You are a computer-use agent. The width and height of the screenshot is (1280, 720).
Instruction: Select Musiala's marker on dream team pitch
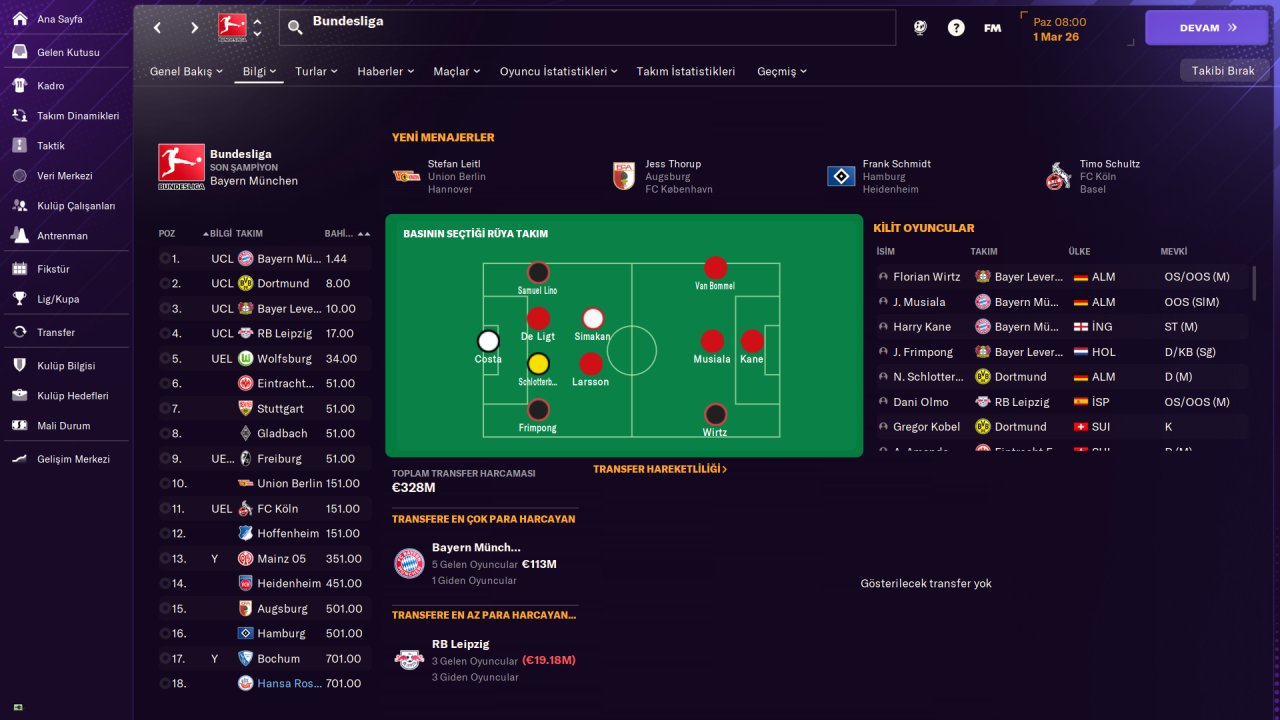coord(712,341)
